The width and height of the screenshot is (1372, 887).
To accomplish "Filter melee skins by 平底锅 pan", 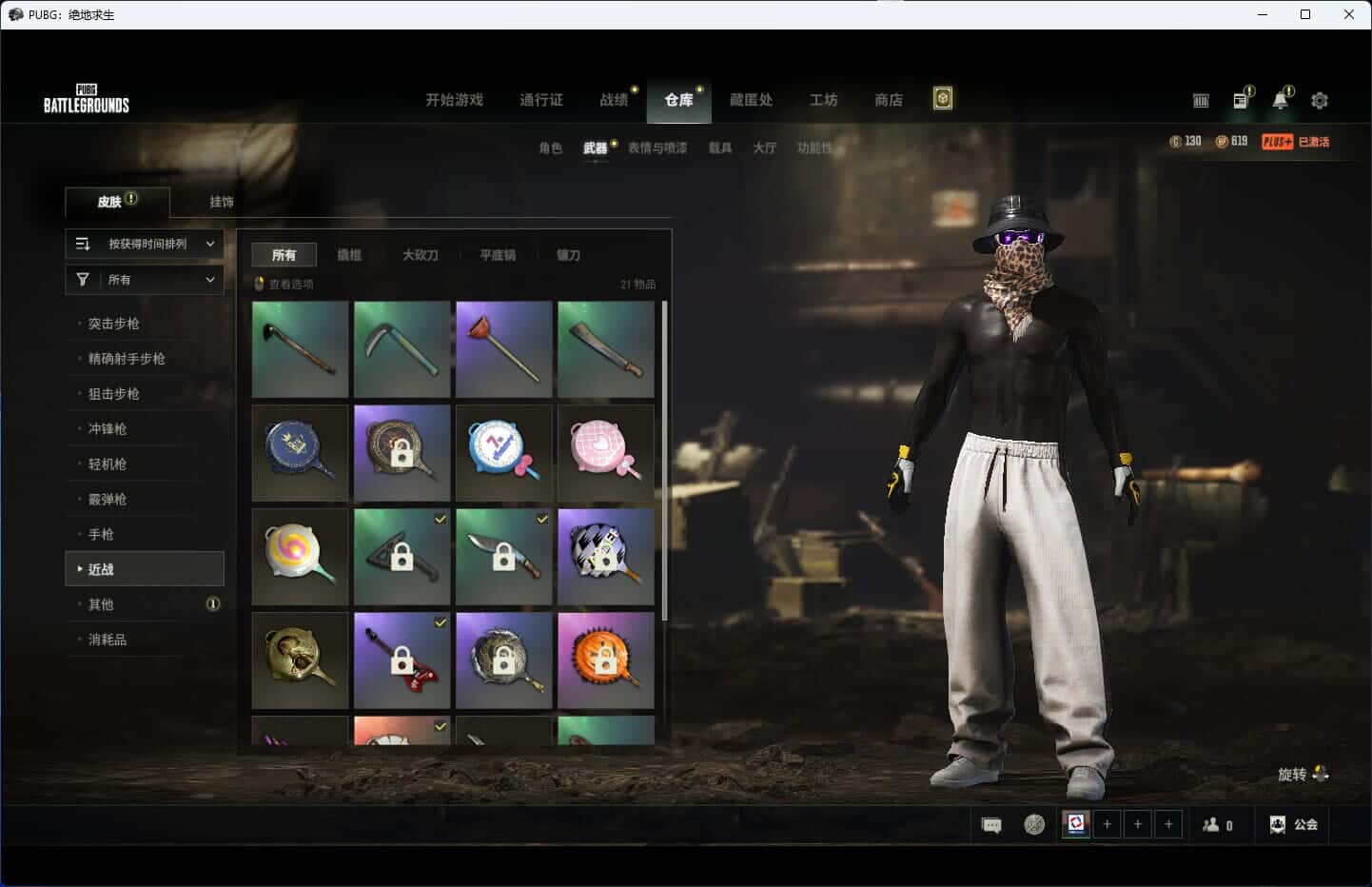I will tap(497, 255).
